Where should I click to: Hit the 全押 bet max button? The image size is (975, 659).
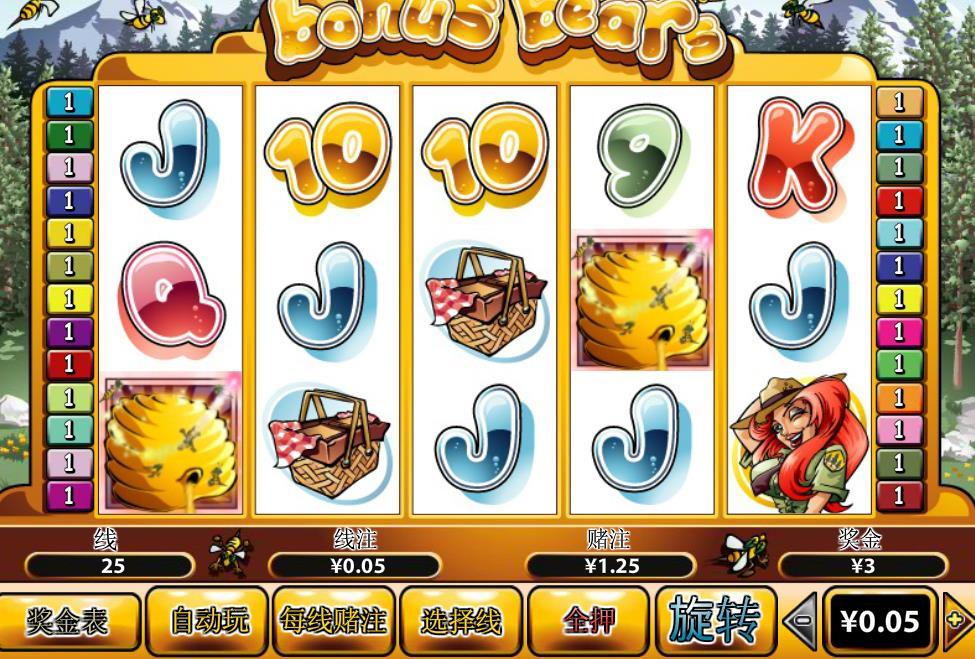588,621
